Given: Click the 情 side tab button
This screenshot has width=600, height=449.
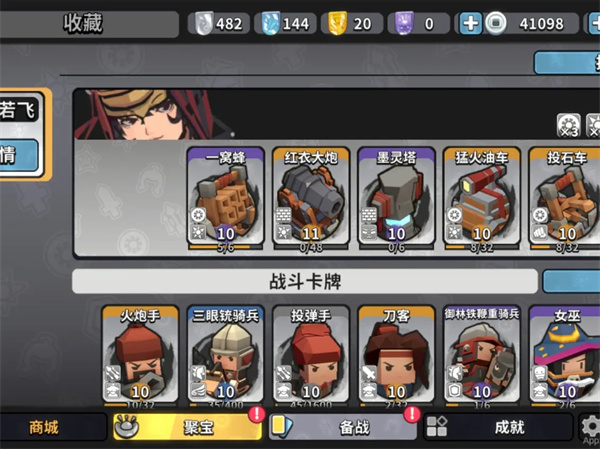Looking at the screenshot, I should pyautogui.click(x=20, y=157).
